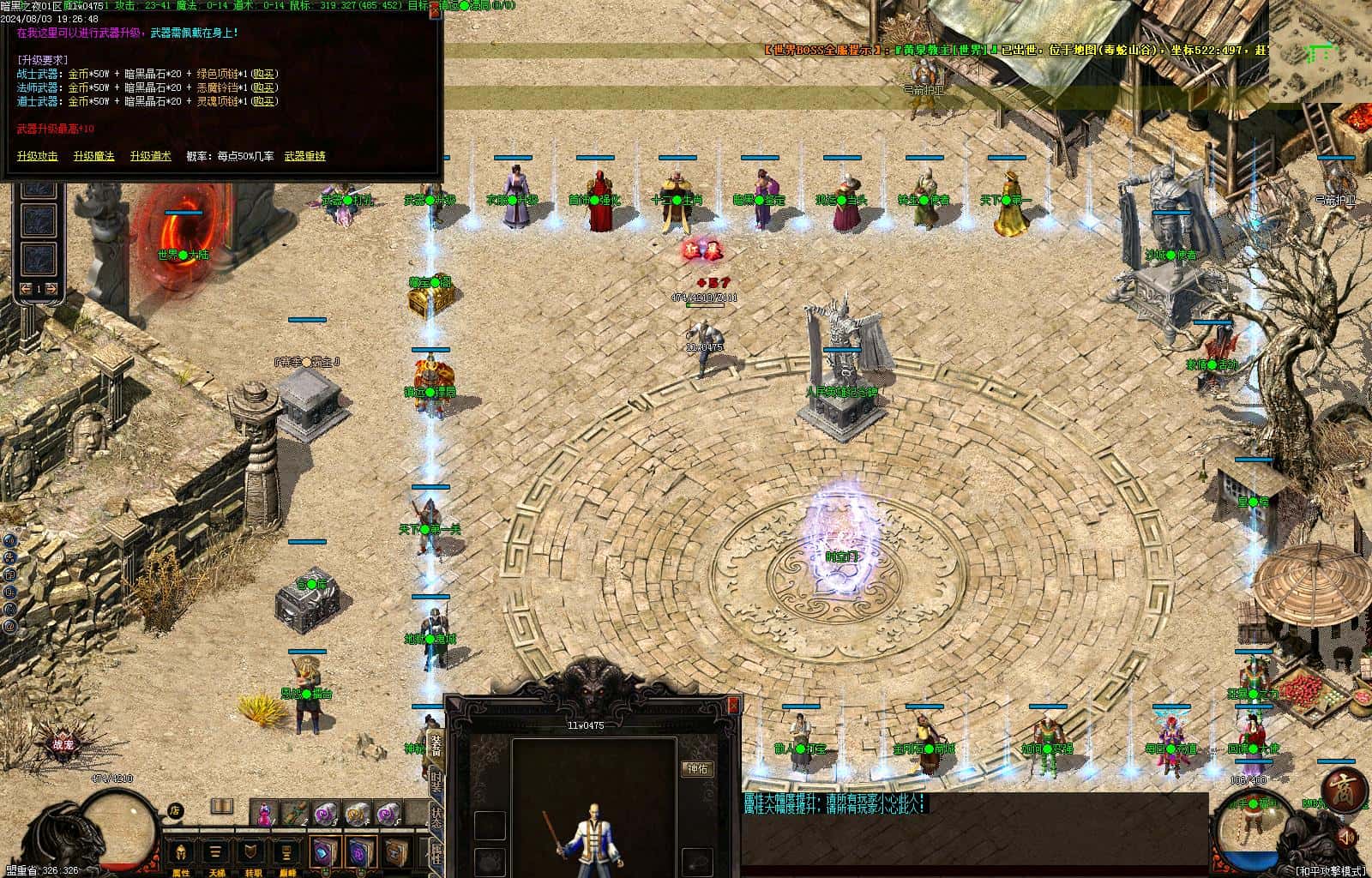The width and height of the screenshot is (1372, 878).
Task: Open the 状态 status tab
Action: 436,817
